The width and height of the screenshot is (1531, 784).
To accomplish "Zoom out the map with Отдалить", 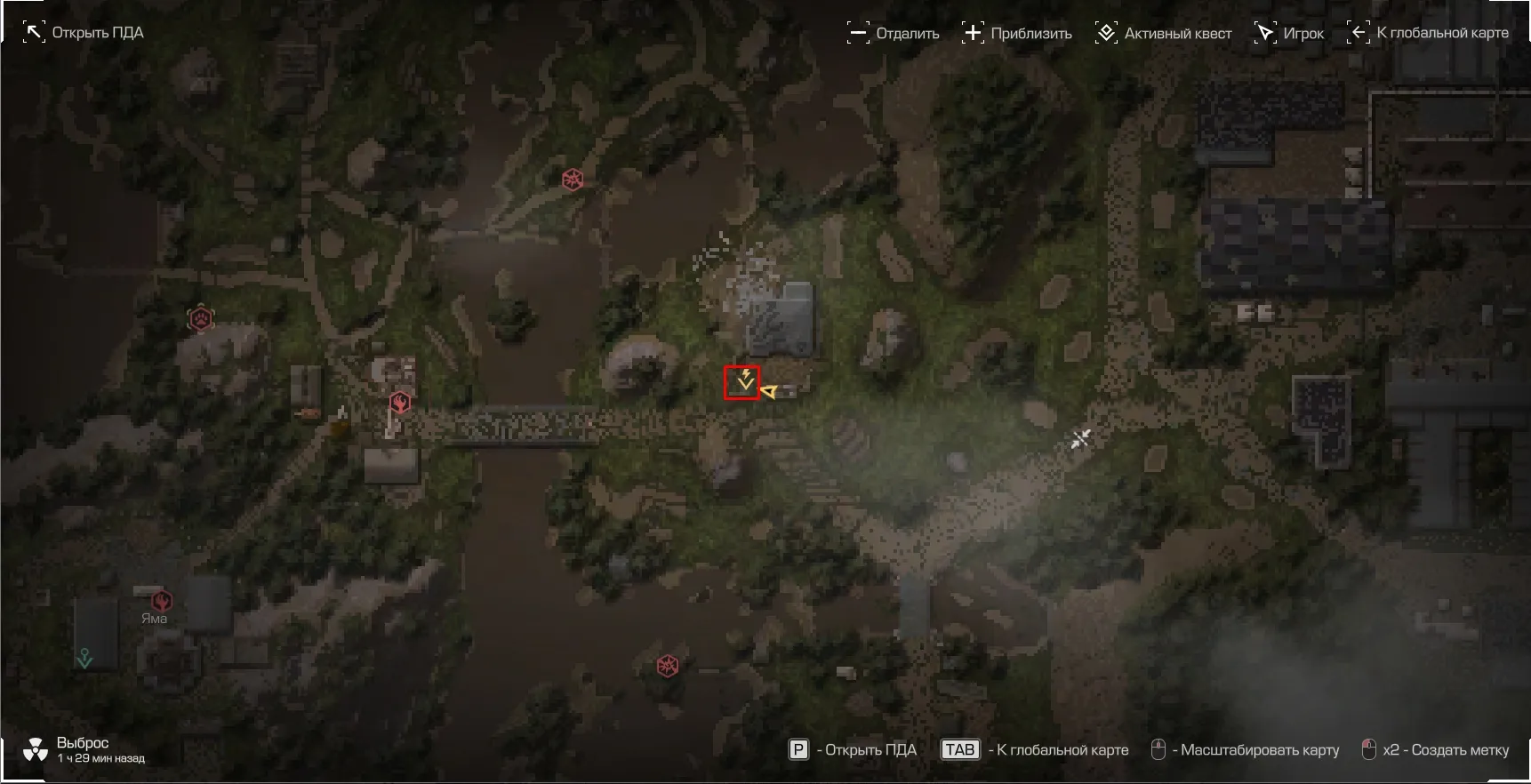I will 894,34.
